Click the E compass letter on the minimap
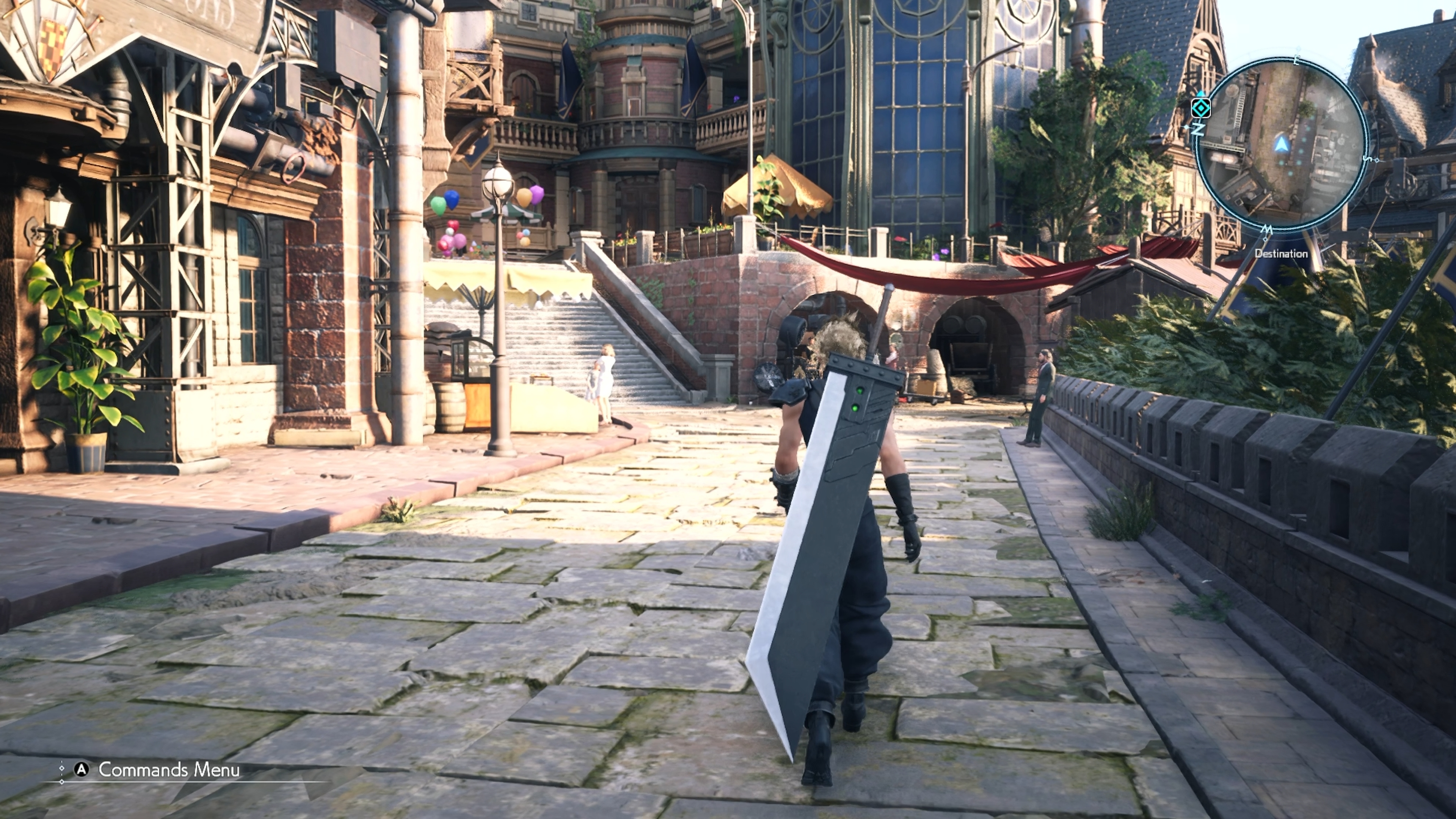1456x819 pixels. point(1297,60)
